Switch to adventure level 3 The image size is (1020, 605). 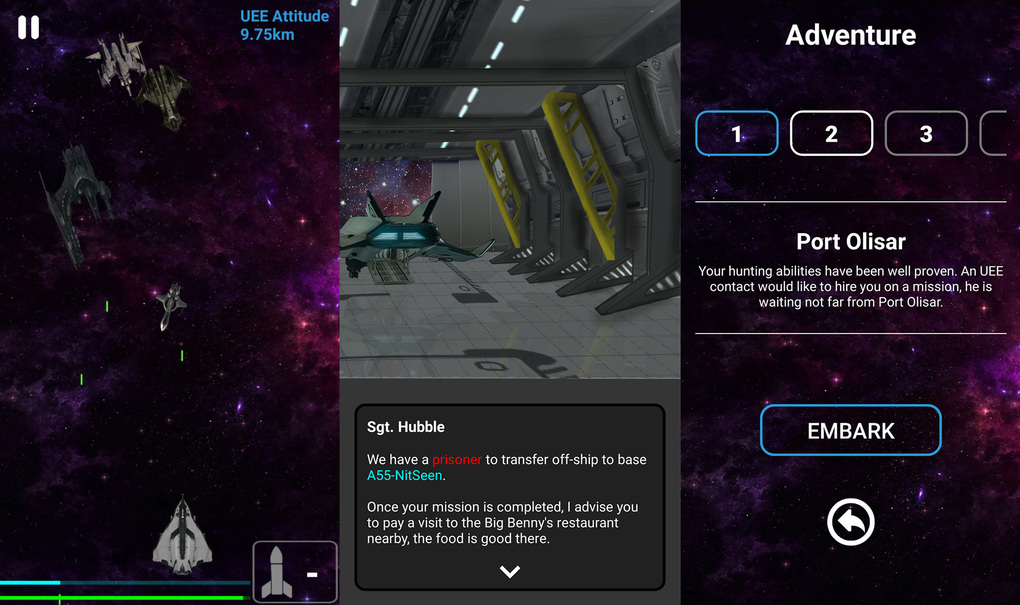coord(926,133)
